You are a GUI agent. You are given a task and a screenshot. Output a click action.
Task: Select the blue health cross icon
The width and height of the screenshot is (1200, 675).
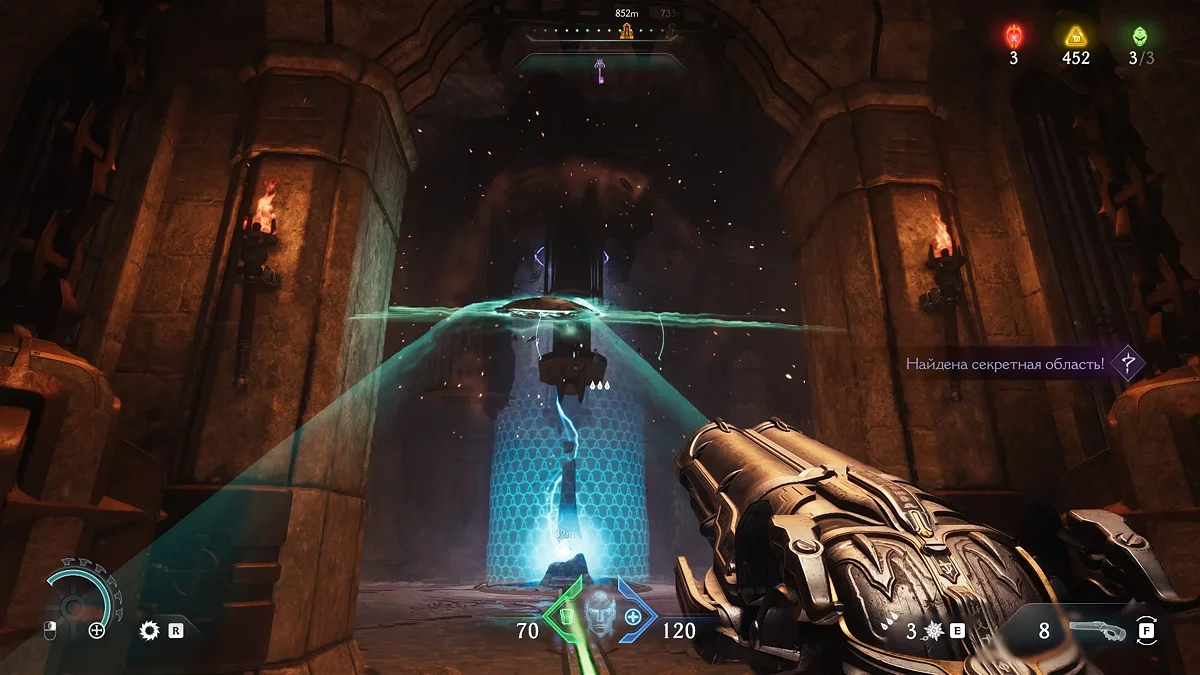[633, 617]
